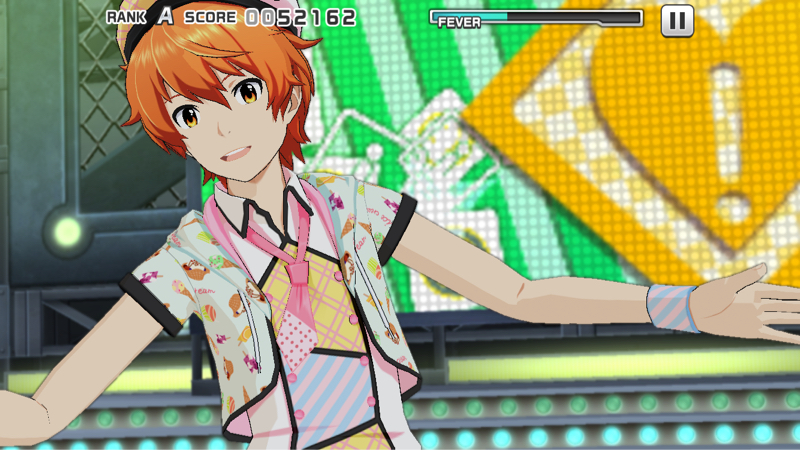Pause the game with the pause button
Viewport: 800px width, 450px height.
point(677,20)
